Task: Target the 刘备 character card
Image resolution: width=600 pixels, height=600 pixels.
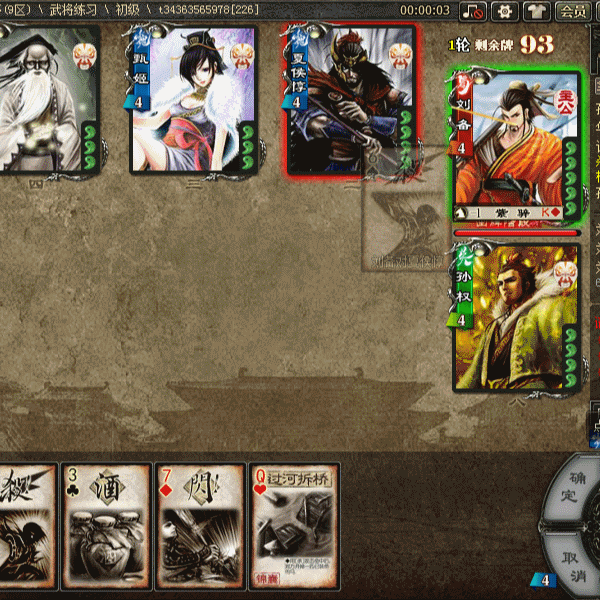Action: click(x=517, y=150)
